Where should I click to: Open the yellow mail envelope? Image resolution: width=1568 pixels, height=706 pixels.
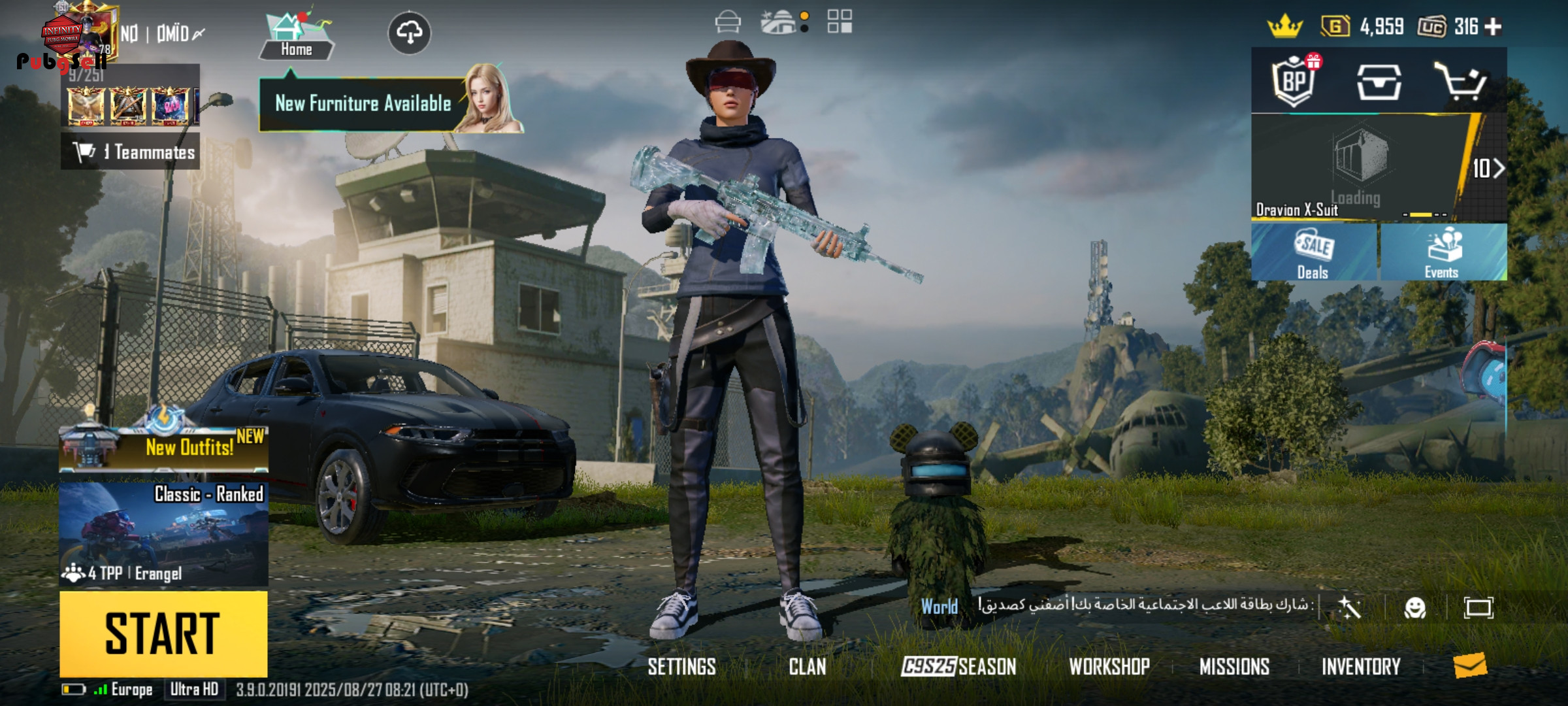click(1470, 665)
